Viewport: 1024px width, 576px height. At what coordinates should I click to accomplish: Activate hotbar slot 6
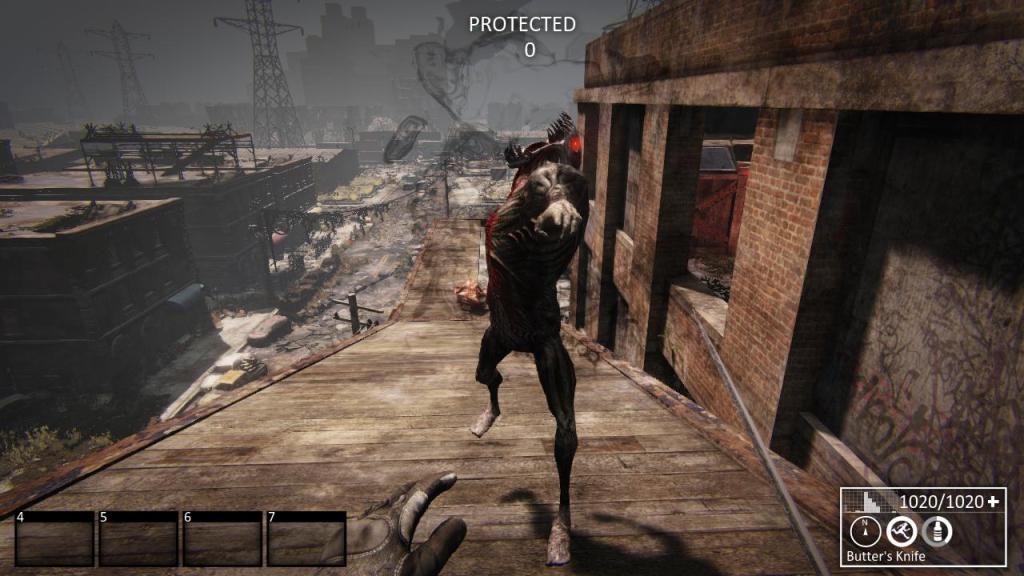(x=222, y=539)
